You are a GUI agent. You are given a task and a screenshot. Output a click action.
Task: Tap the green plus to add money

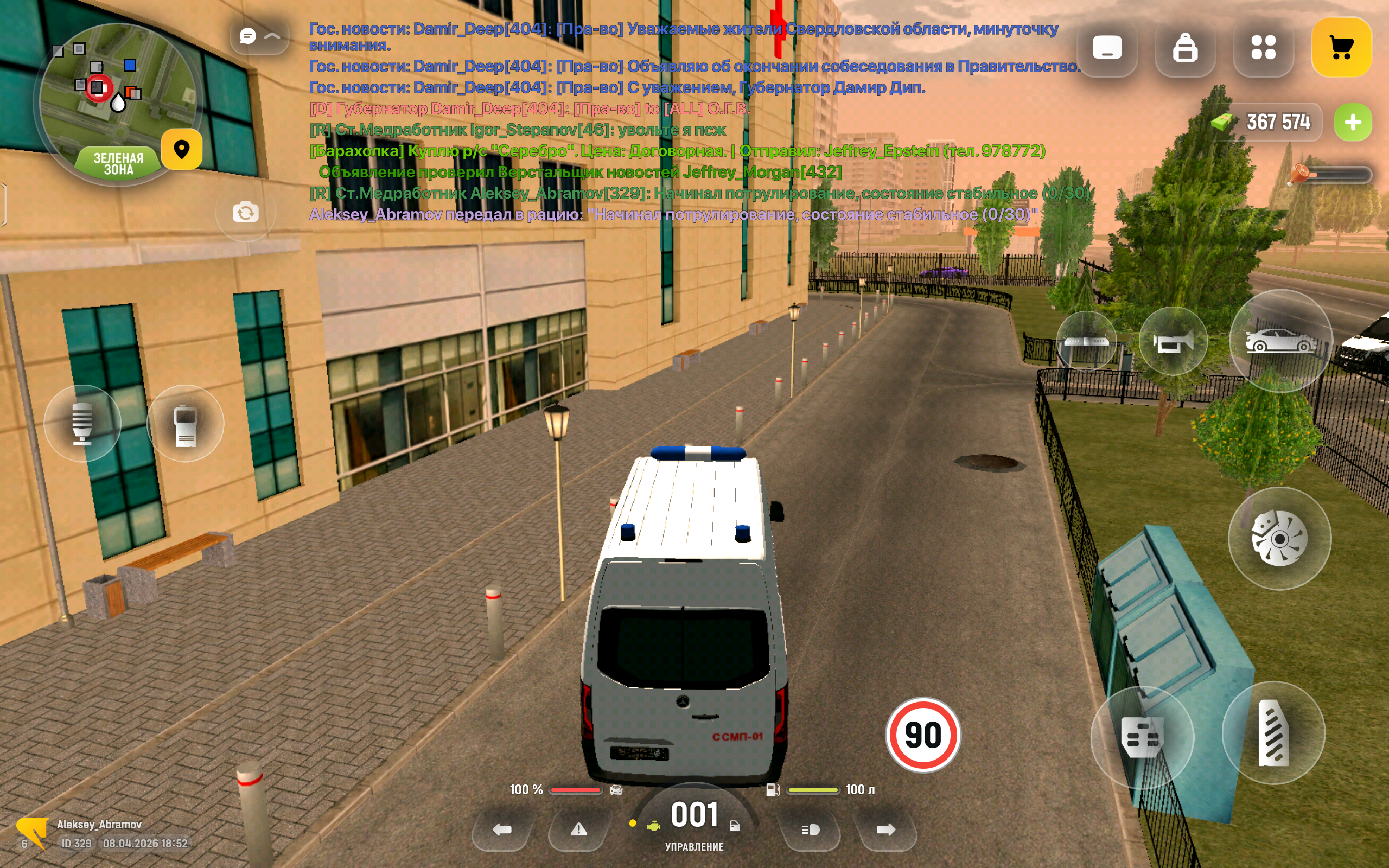[x=1352, y=122]
